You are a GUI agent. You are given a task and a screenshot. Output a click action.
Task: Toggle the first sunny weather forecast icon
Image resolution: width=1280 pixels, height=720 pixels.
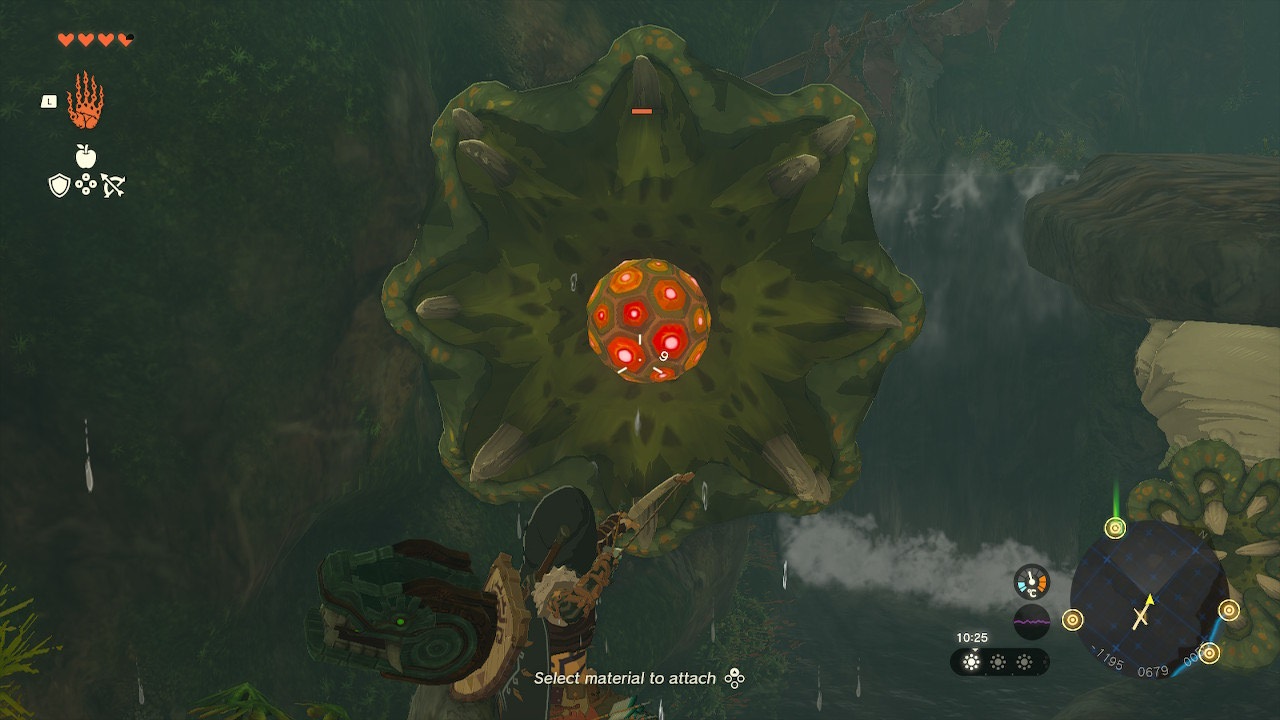[x=971, y=661]
